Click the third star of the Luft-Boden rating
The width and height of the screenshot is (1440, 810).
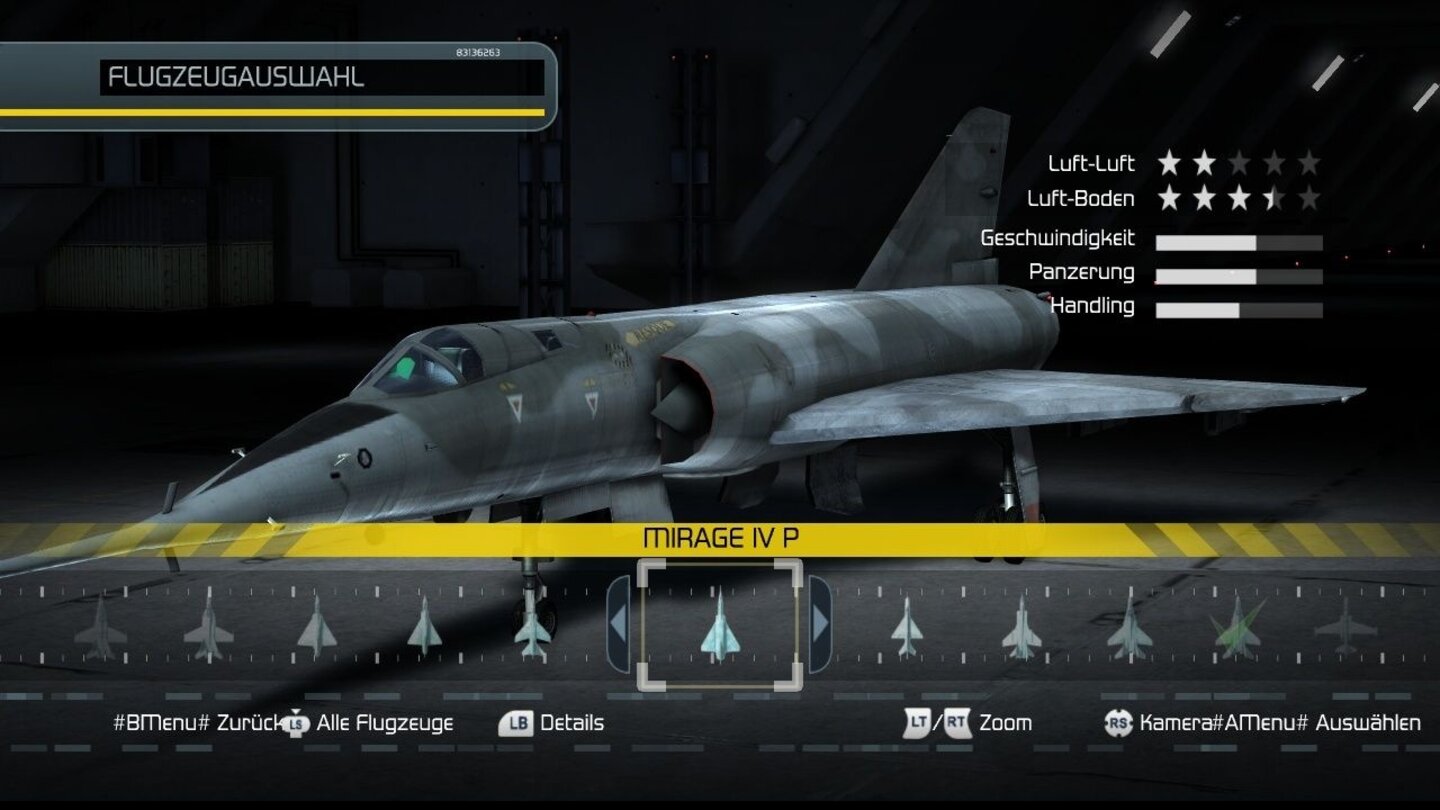coord(1240,198)
